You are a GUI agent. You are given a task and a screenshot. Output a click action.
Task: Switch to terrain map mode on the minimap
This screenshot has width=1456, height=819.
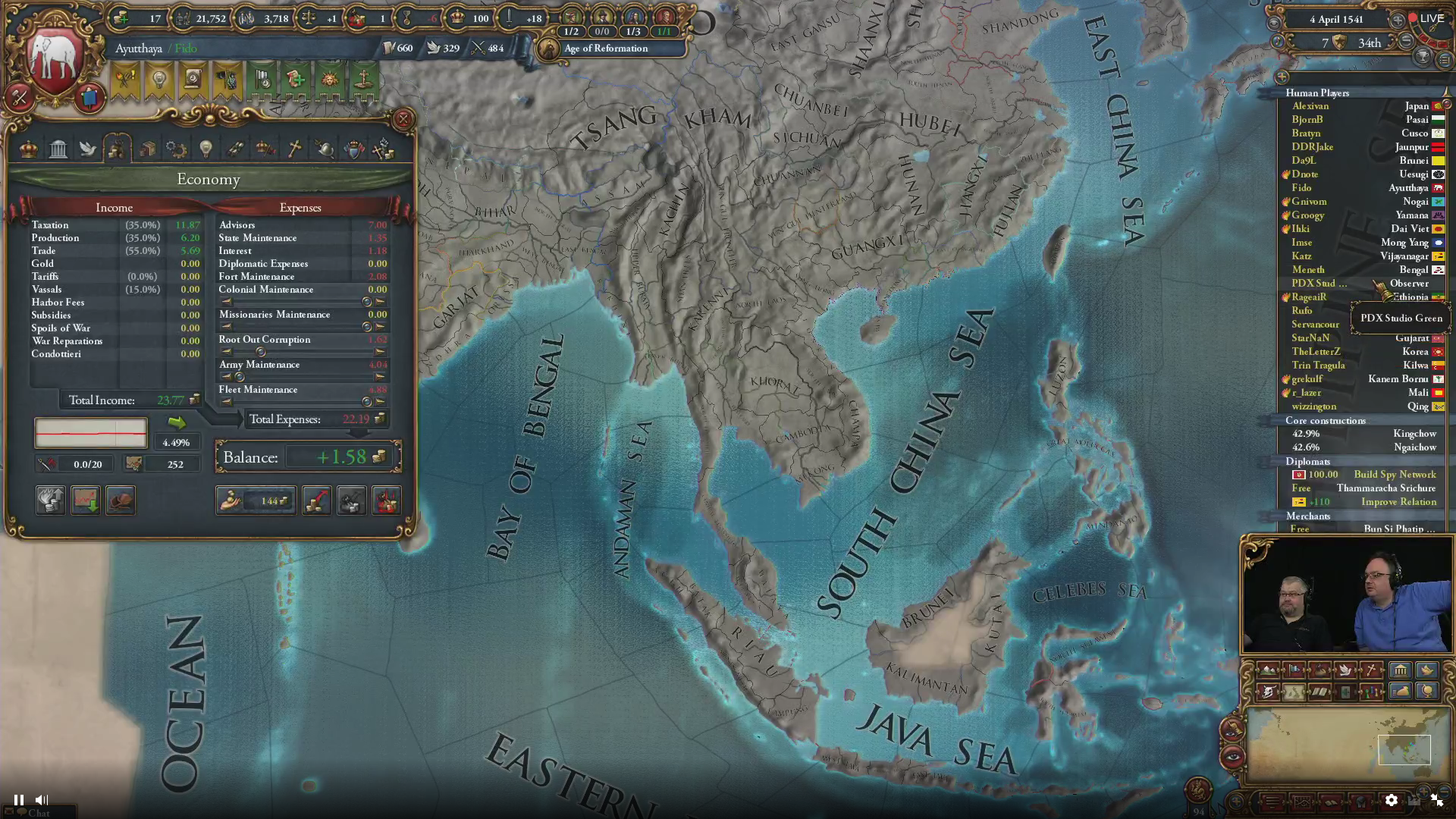click(1268, 670)
